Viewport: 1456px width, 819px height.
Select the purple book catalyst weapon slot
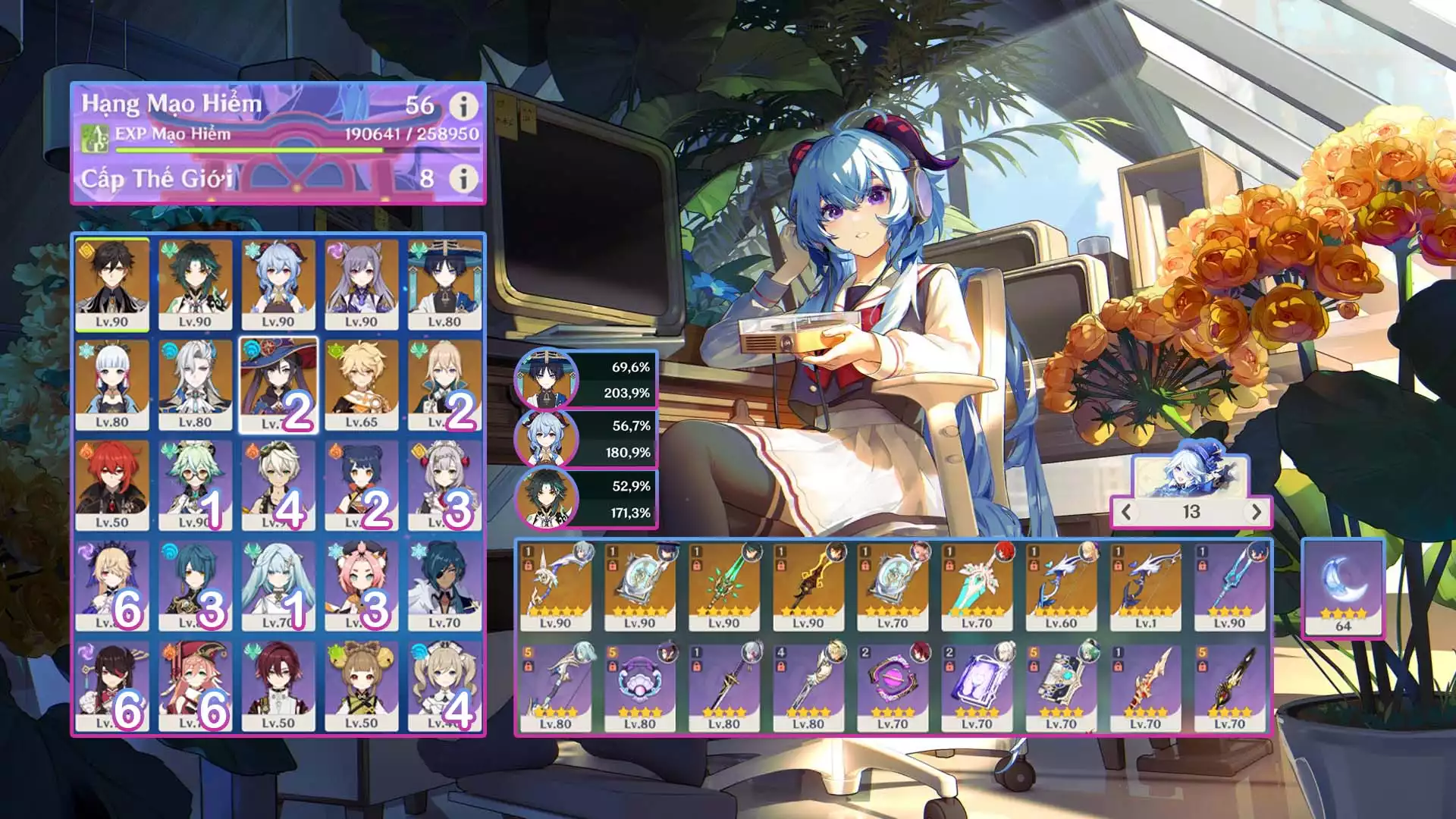[977, 687]
